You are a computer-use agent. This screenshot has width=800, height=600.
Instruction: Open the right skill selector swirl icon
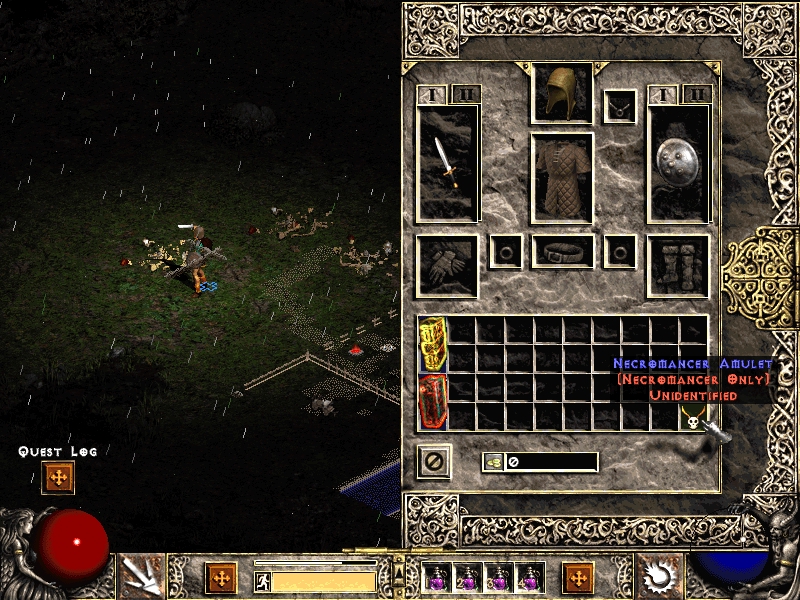pyautogui.click(x=657, y=576)
